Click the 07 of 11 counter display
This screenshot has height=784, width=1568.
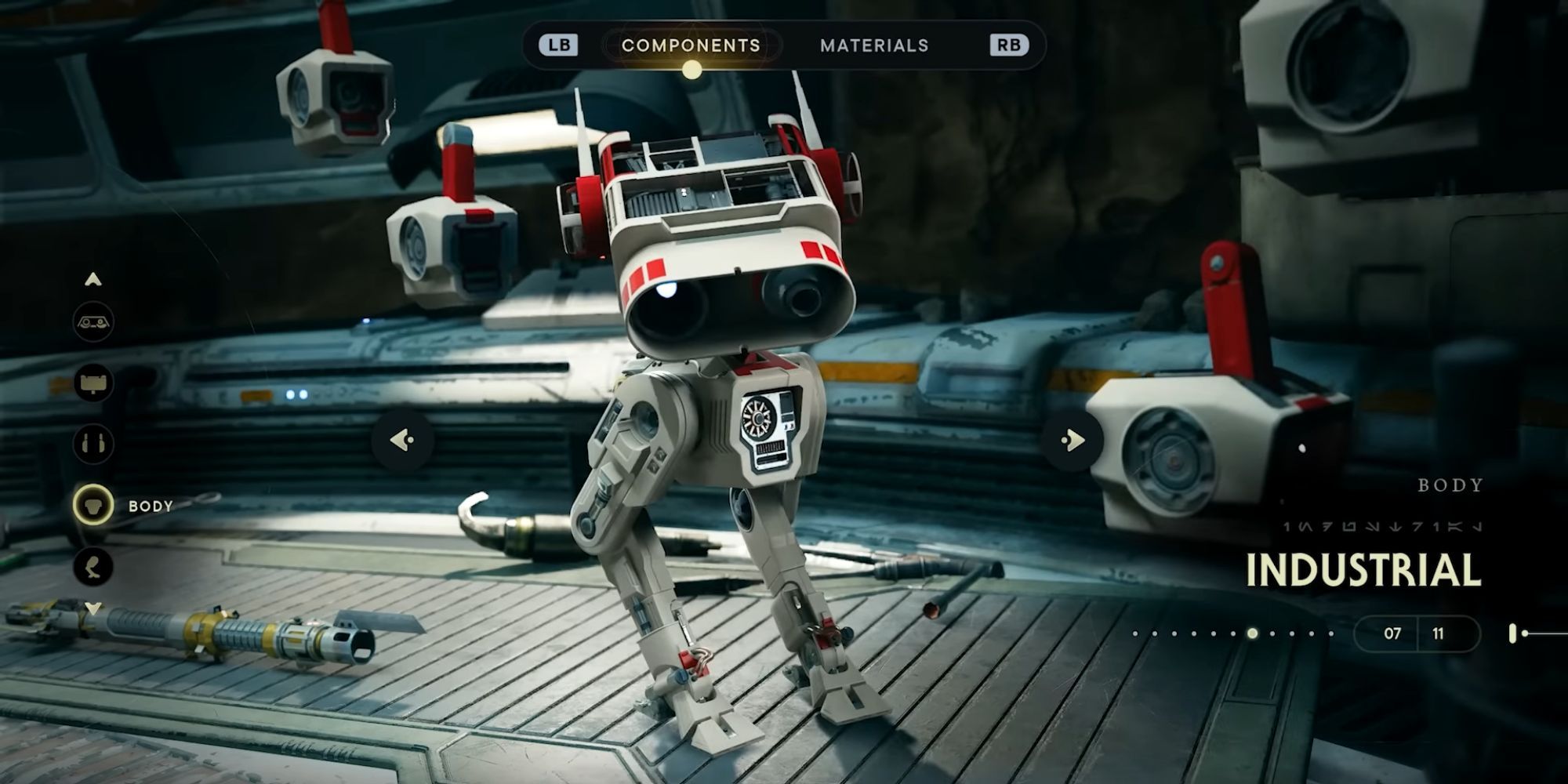tap(1419, 634)
